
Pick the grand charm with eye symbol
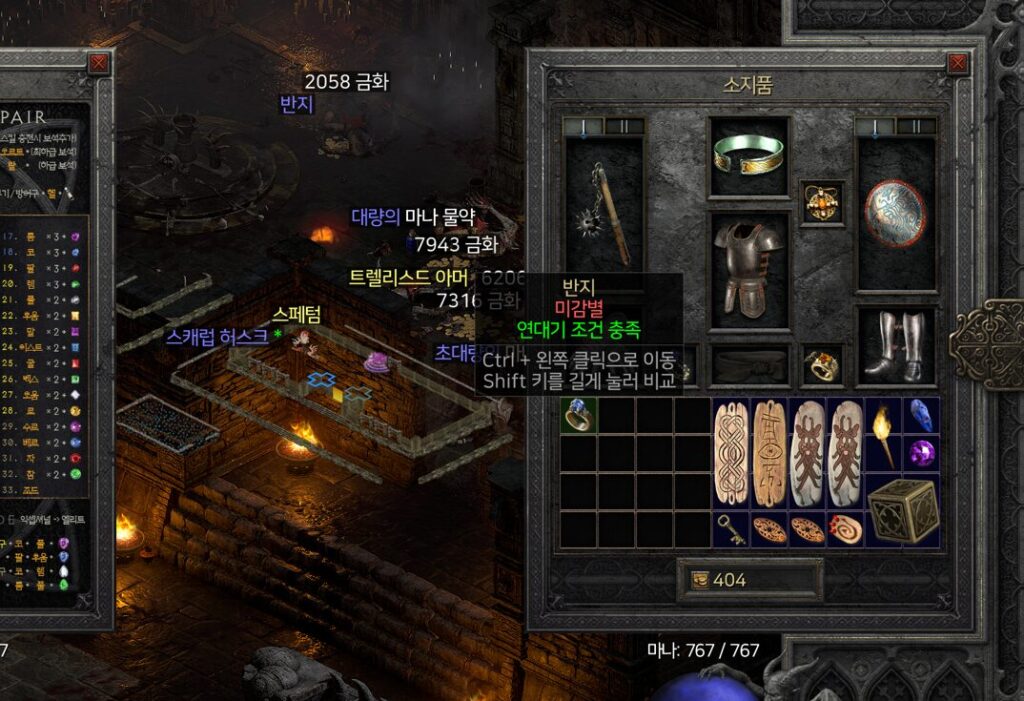pyautogui.click(x=769, y=452)
